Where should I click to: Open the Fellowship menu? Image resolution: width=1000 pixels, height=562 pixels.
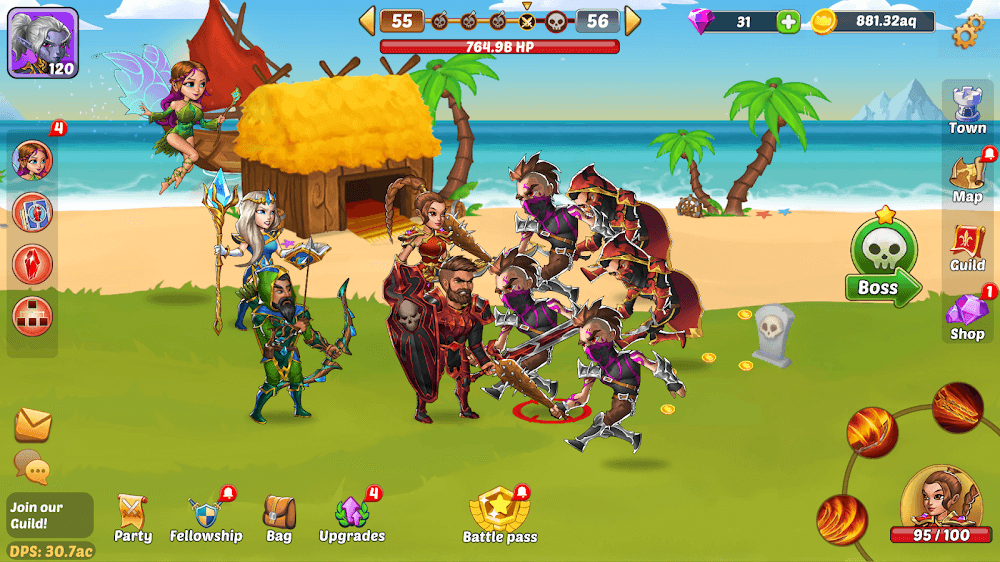click(x=206, y=519)
